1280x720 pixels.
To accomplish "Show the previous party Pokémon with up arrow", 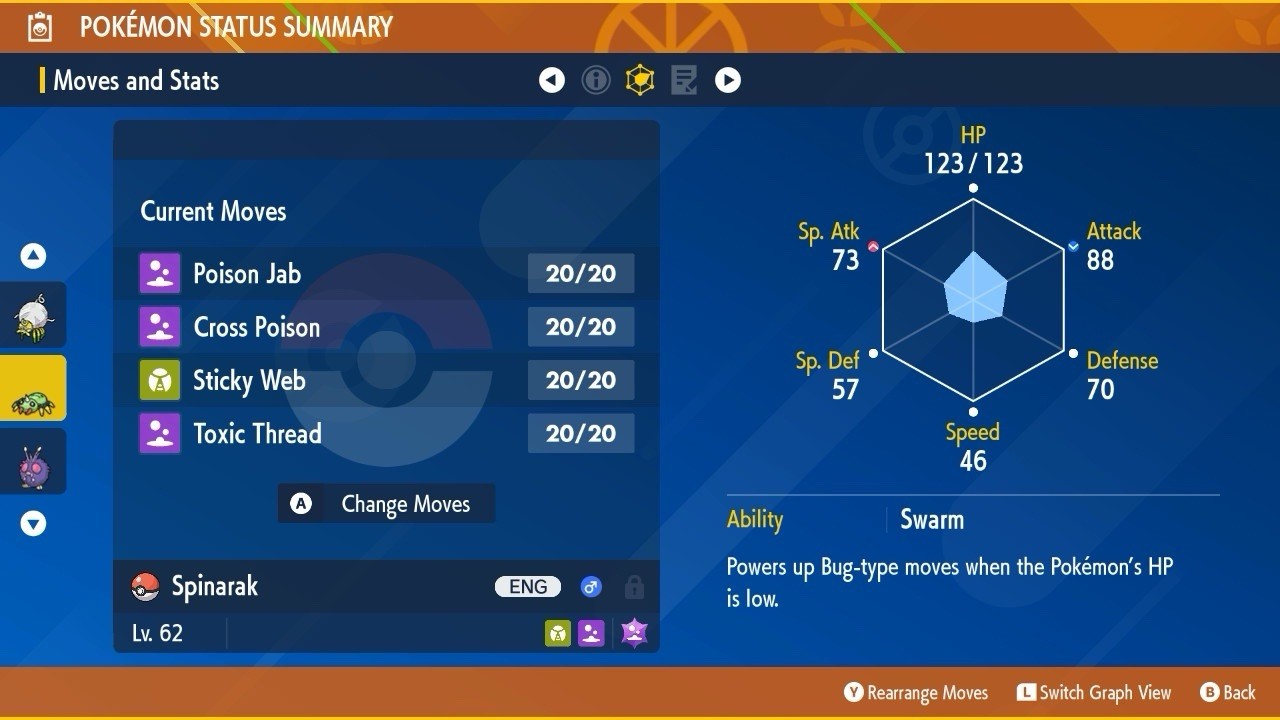I will (x=33, y=256).
